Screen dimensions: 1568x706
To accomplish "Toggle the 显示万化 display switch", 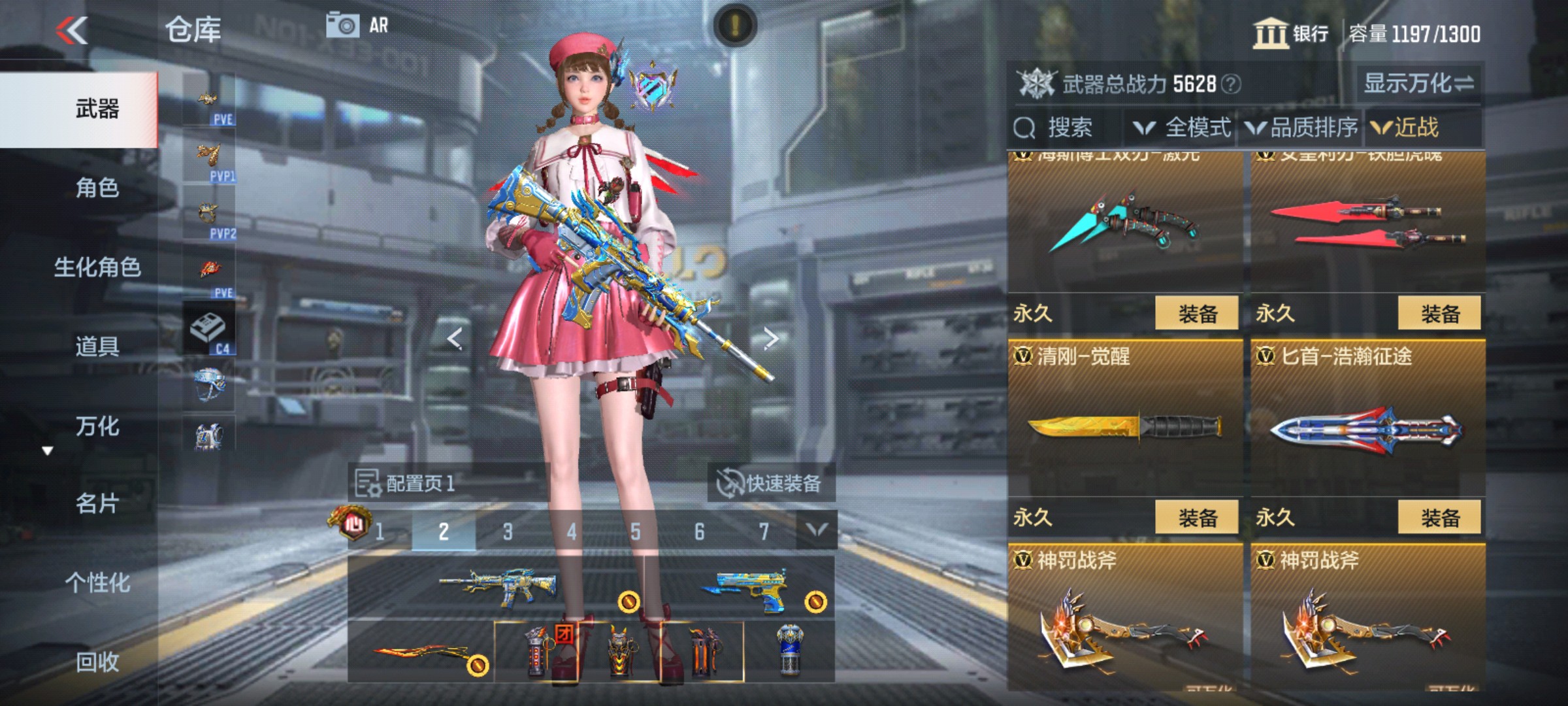I will pos(1418,83).
